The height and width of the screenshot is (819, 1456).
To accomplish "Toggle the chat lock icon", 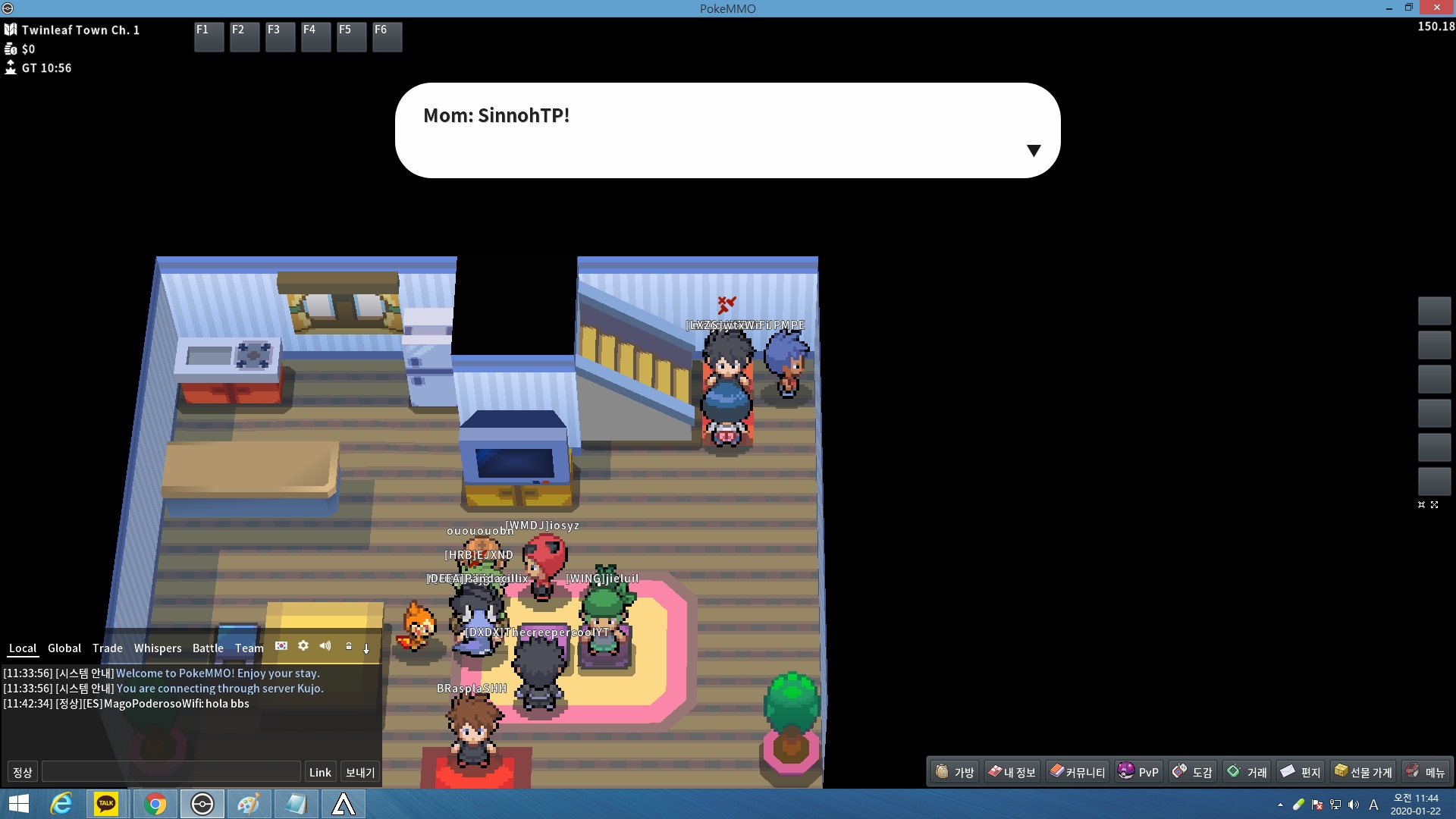I will 349,646.
